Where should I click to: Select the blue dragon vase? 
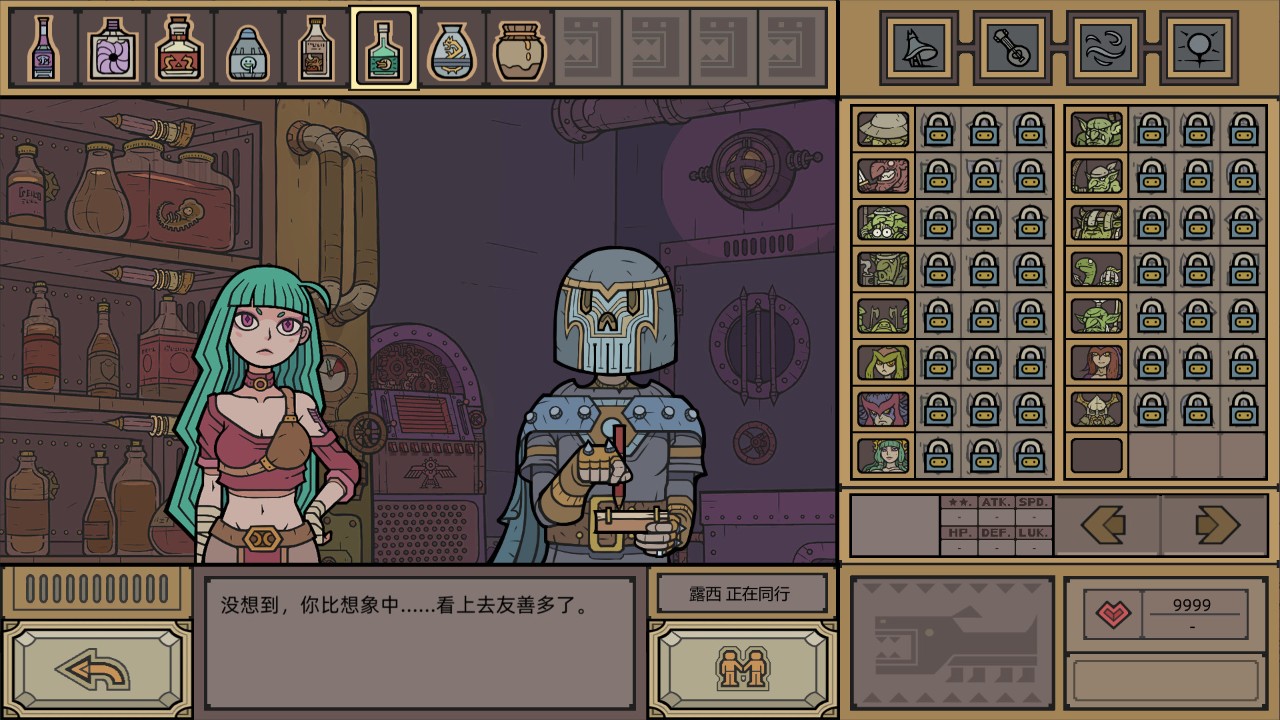point(451,48)
